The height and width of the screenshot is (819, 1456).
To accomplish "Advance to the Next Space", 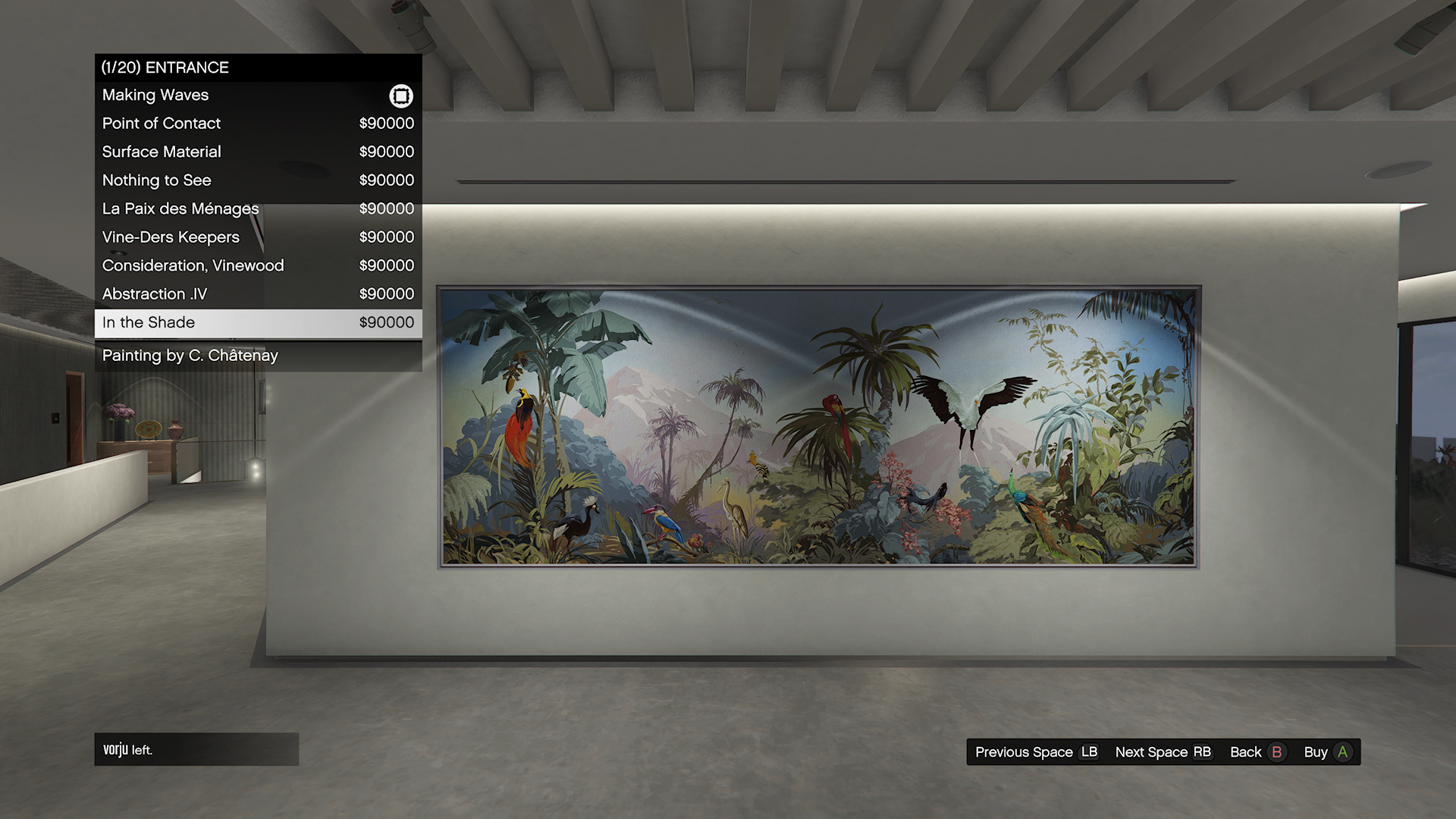I will (x=1163, y=752).
